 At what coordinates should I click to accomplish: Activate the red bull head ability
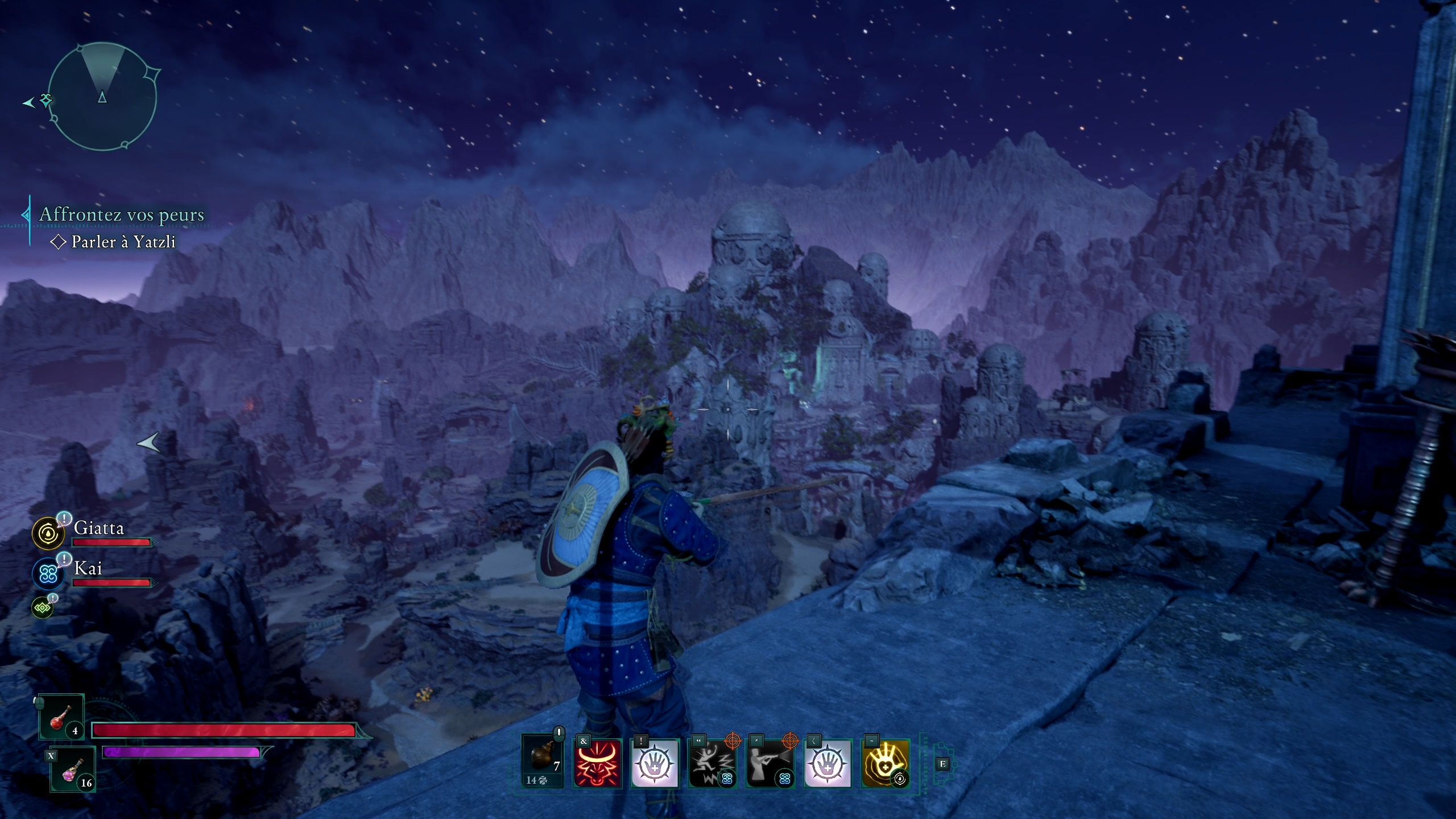click(597, 763)
